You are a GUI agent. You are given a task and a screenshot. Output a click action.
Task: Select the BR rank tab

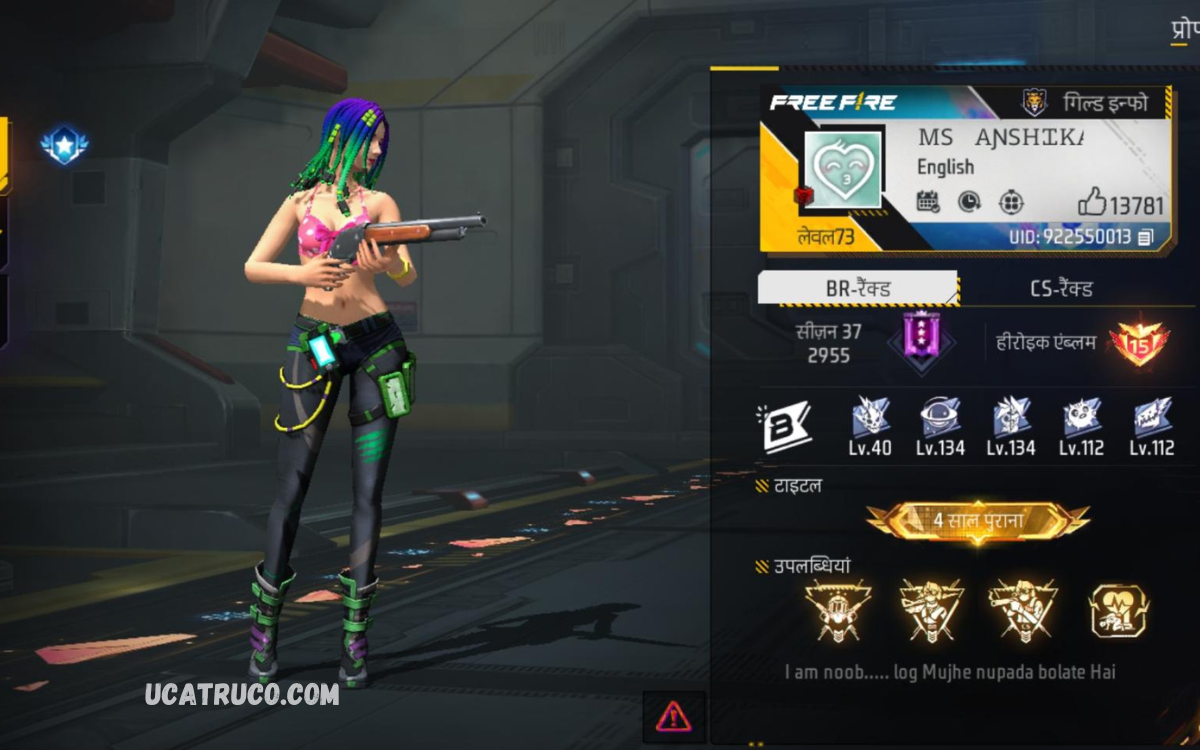coord(857,289)
